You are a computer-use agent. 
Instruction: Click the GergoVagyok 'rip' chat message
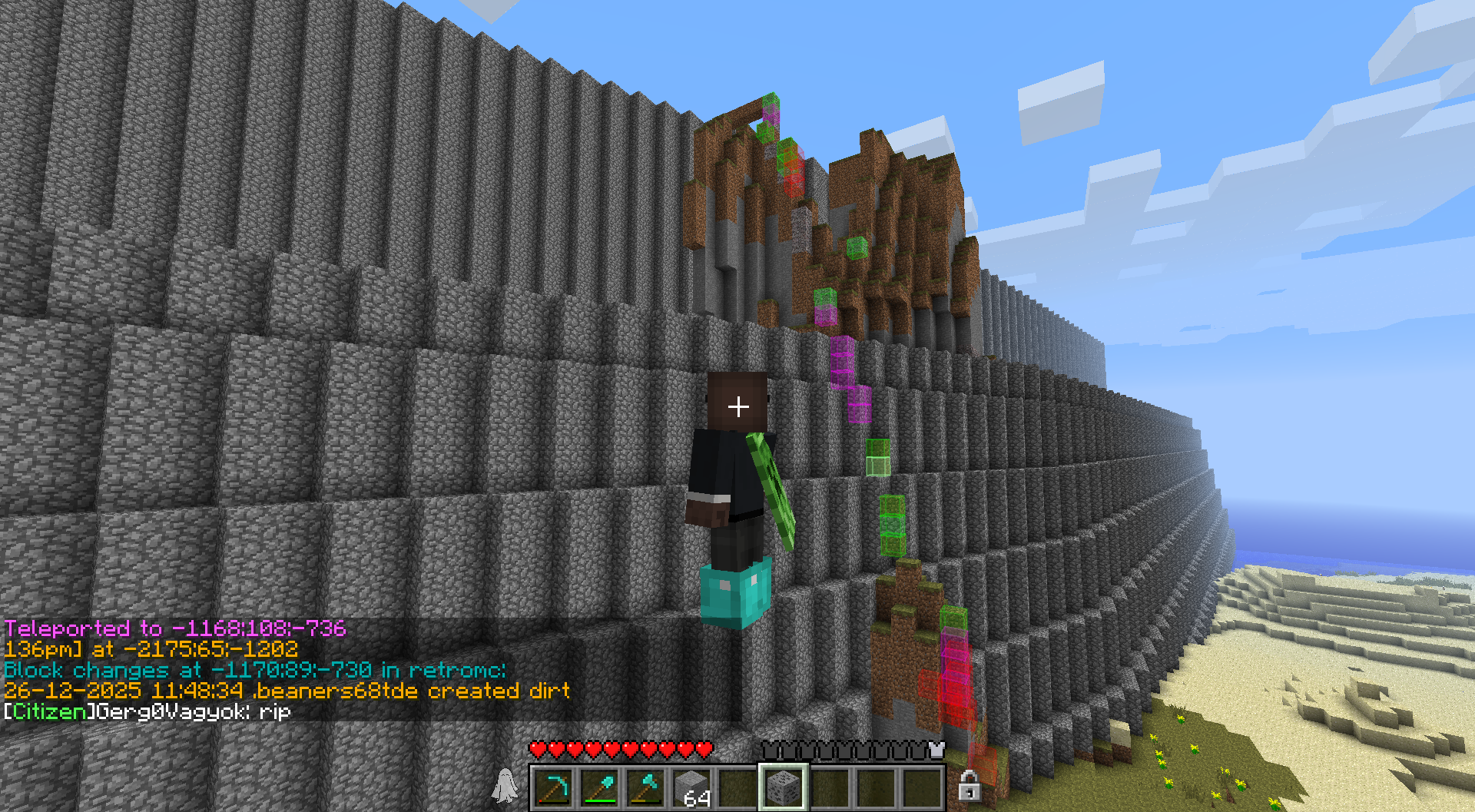coord(147,712)
